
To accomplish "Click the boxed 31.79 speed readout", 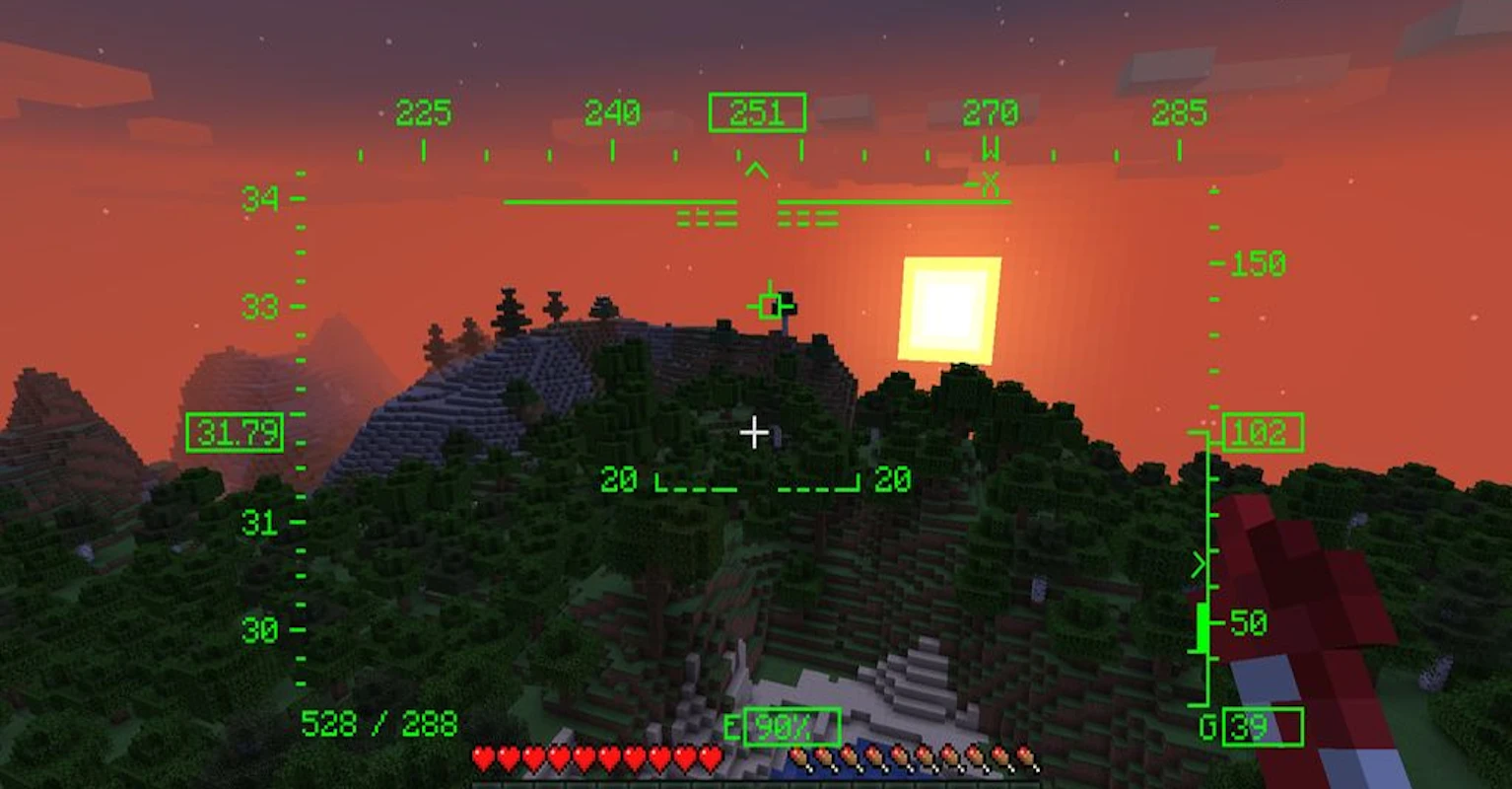I will pyautogui.click(x=234, y=432).
